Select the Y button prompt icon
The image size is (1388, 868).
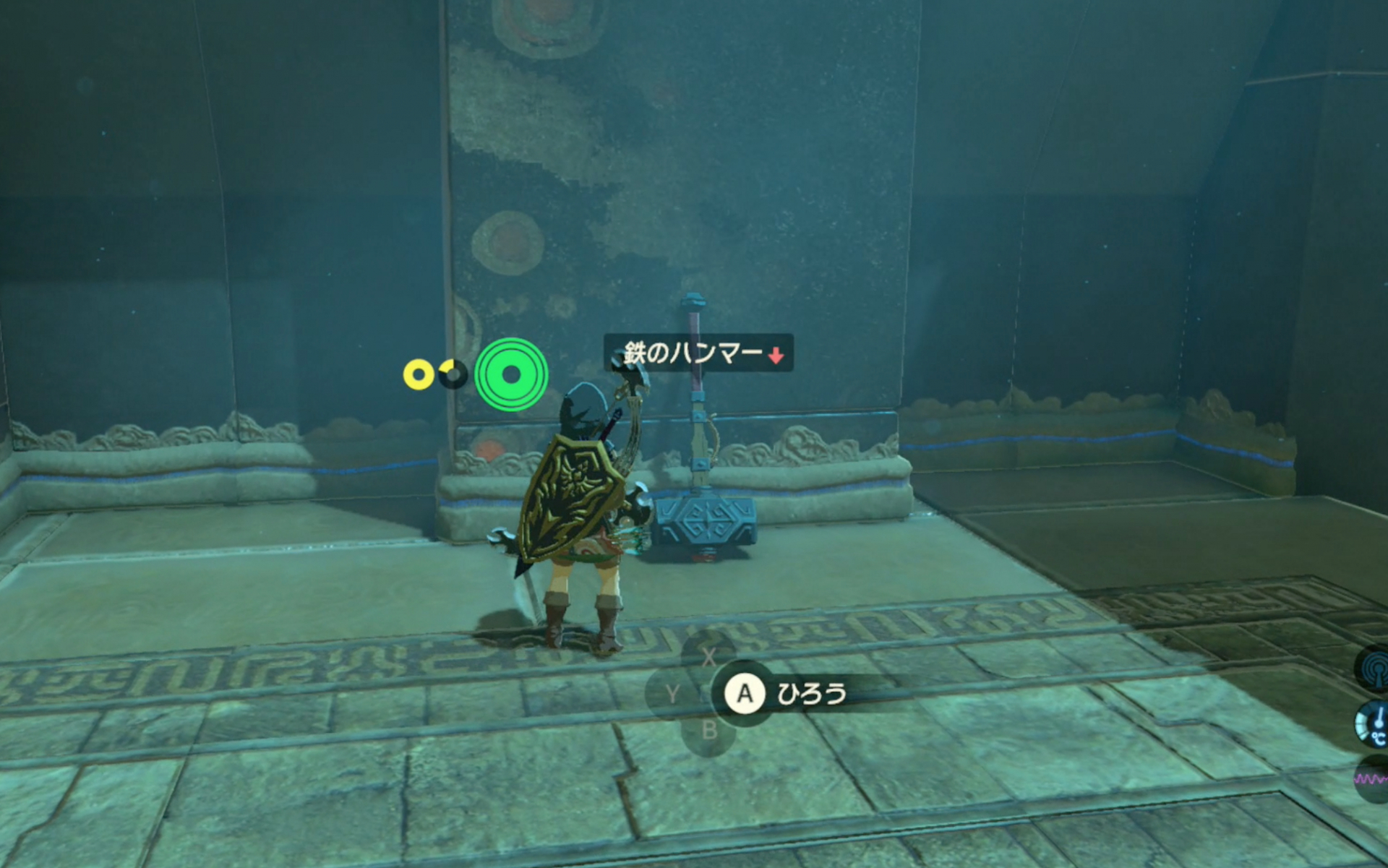pyautogui.click(x=672, y=692)
